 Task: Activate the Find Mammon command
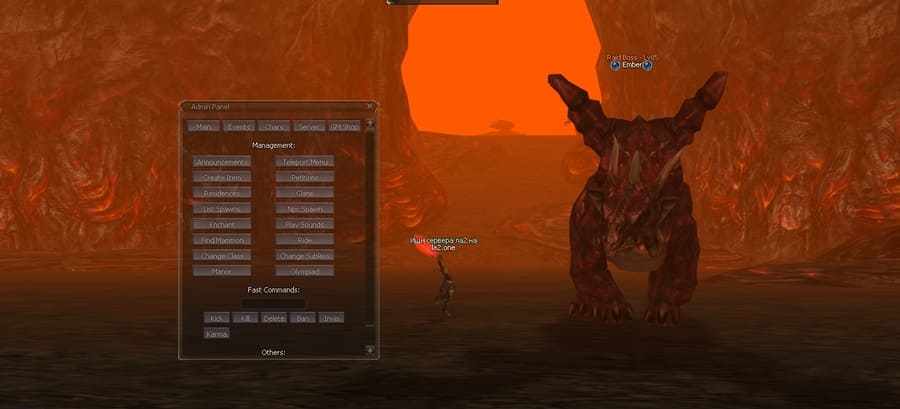click(x=222, y=240)
